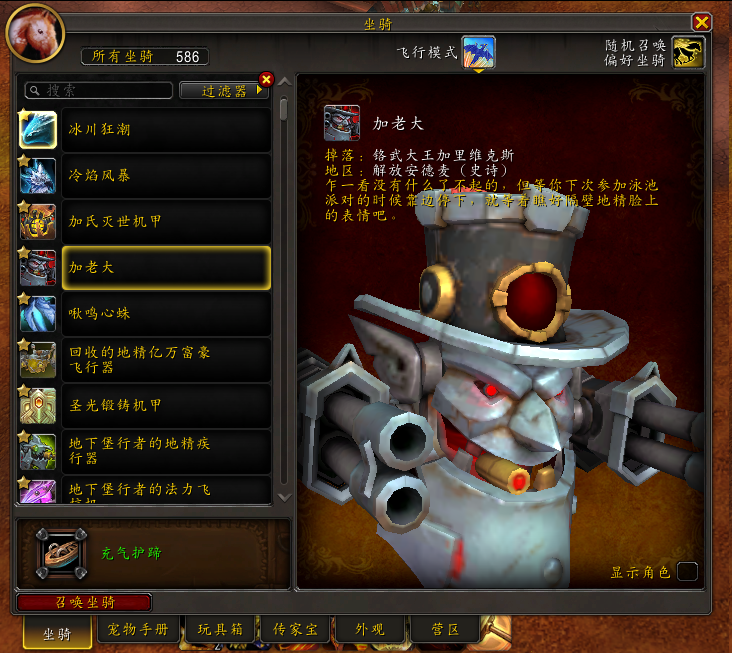Summon a random favorite mount
This screenshot has width=732, height=653.
coord(688,53)
